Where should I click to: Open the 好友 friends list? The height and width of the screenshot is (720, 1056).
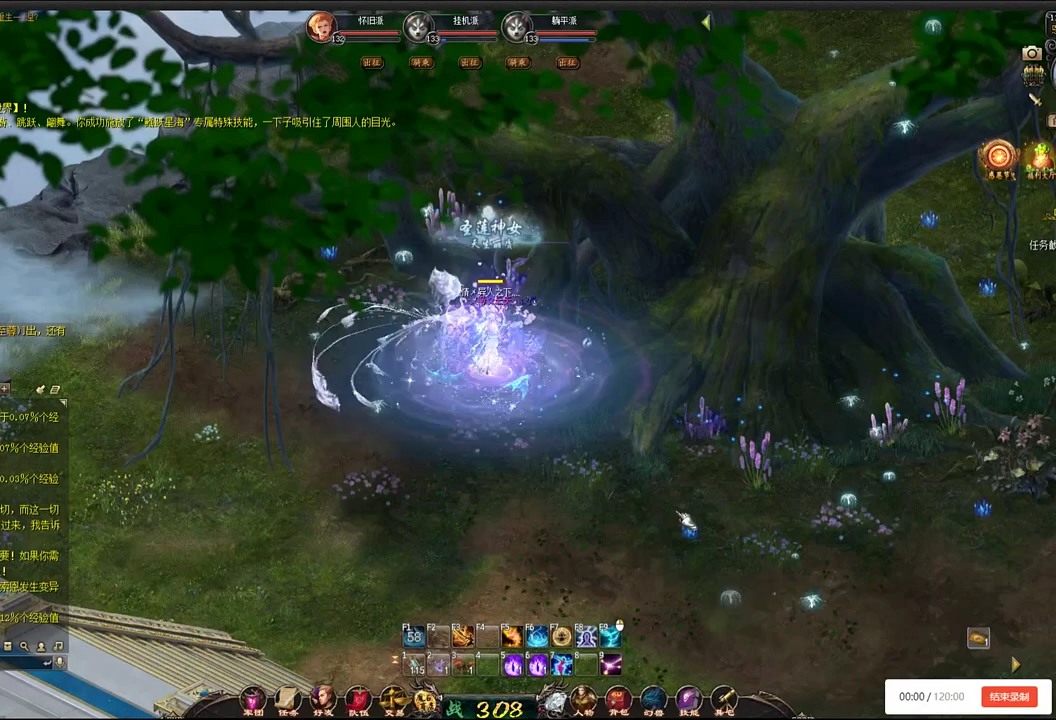tap(322, 699)
